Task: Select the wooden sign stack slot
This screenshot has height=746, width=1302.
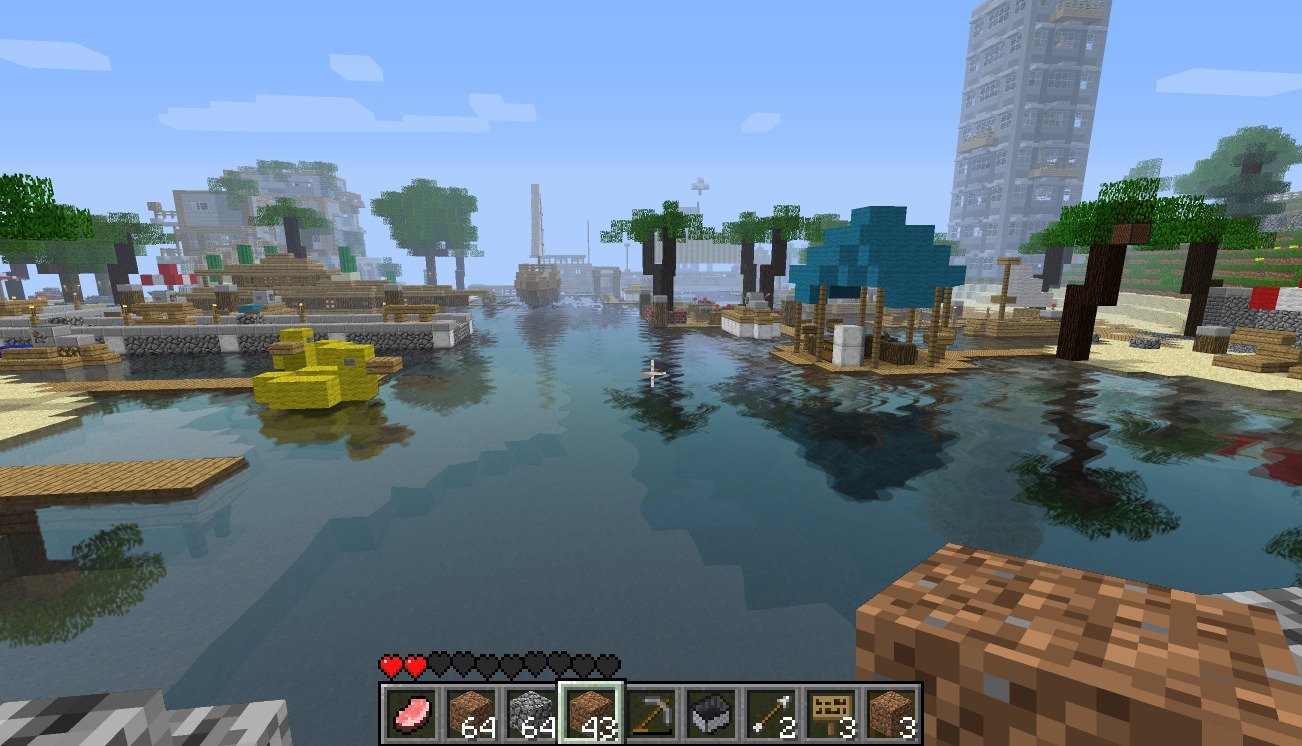Action: (x=830, y=713)
